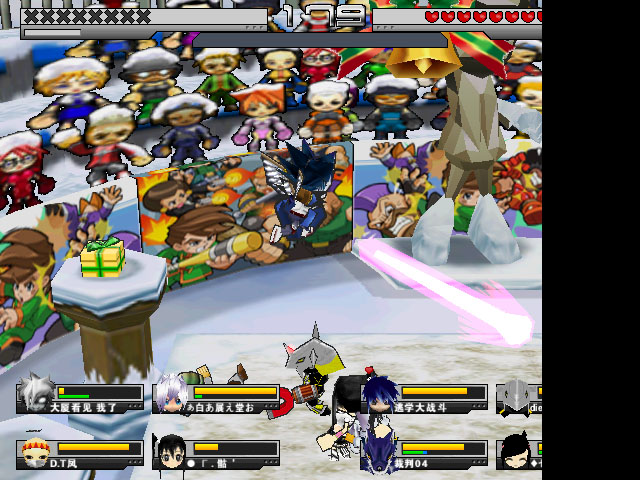Select the 迷学大战斗 player panel
Screen dimensions: 640x480
tap(425, 398)
